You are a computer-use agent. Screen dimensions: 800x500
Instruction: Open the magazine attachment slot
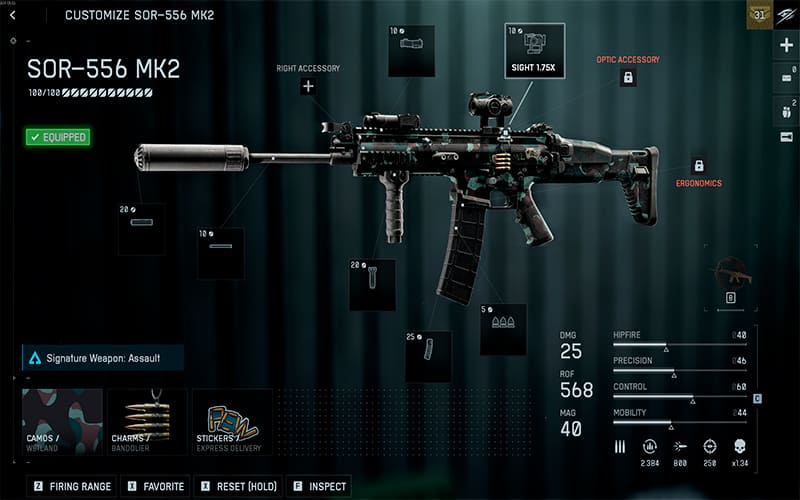(x=428, y=355)
